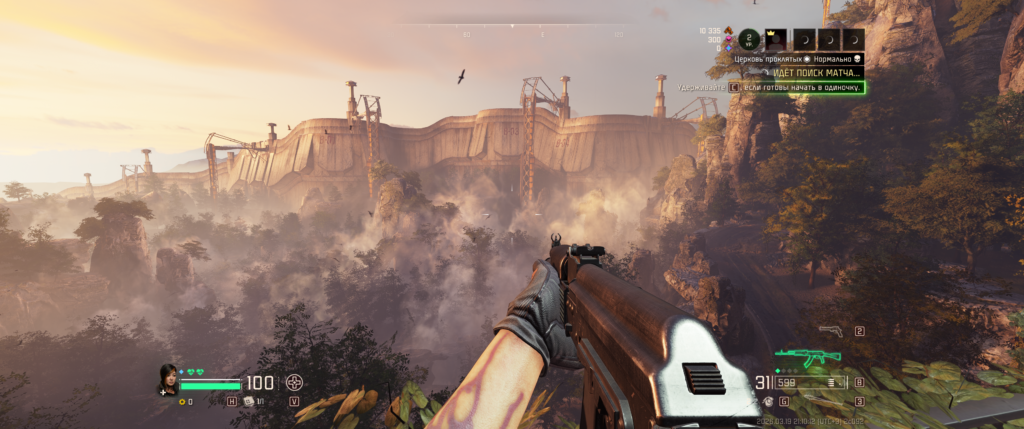Click the character portrait

[168, 379]
